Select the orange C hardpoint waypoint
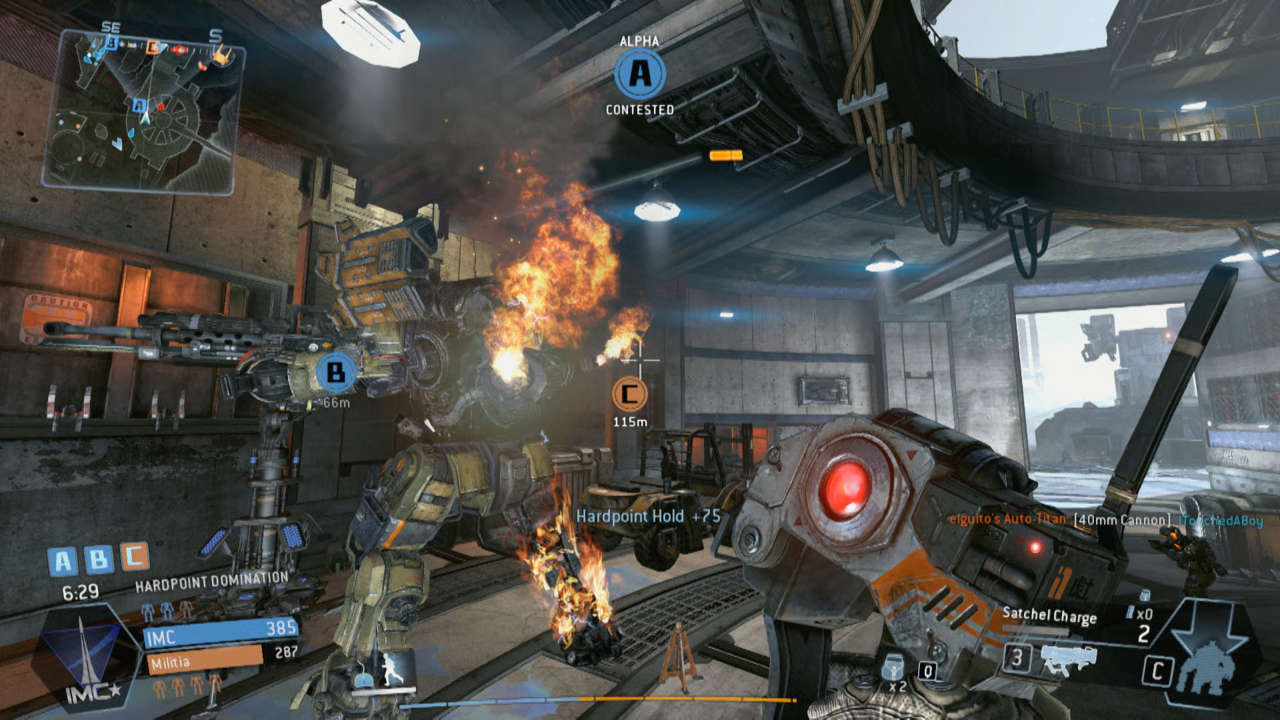This screenshot has width=1280, height=720. (x=628, y=395)
